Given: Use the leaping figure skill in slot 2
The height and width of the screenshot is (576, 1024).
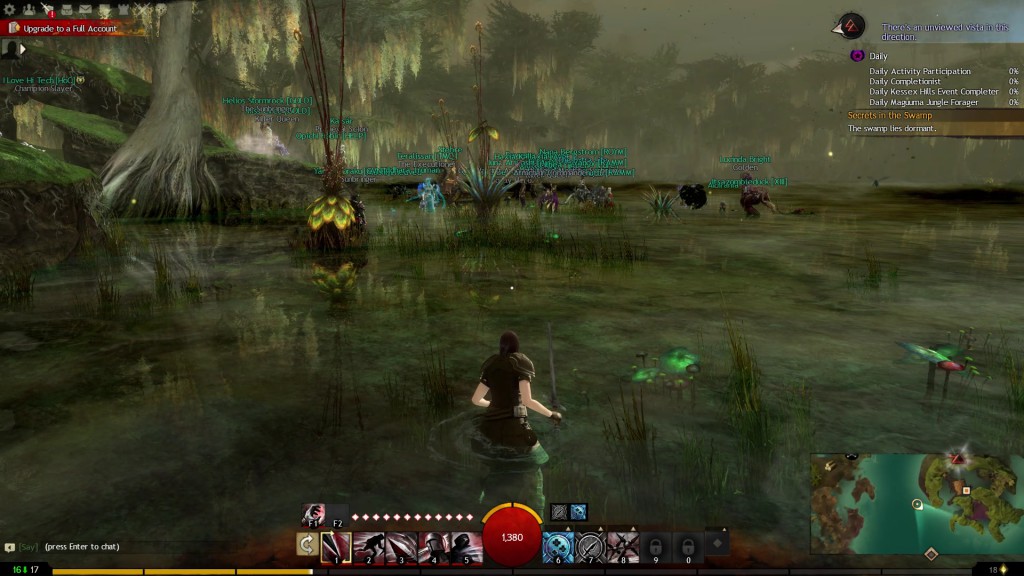Looking at the screenshot, I should [369, 545].
